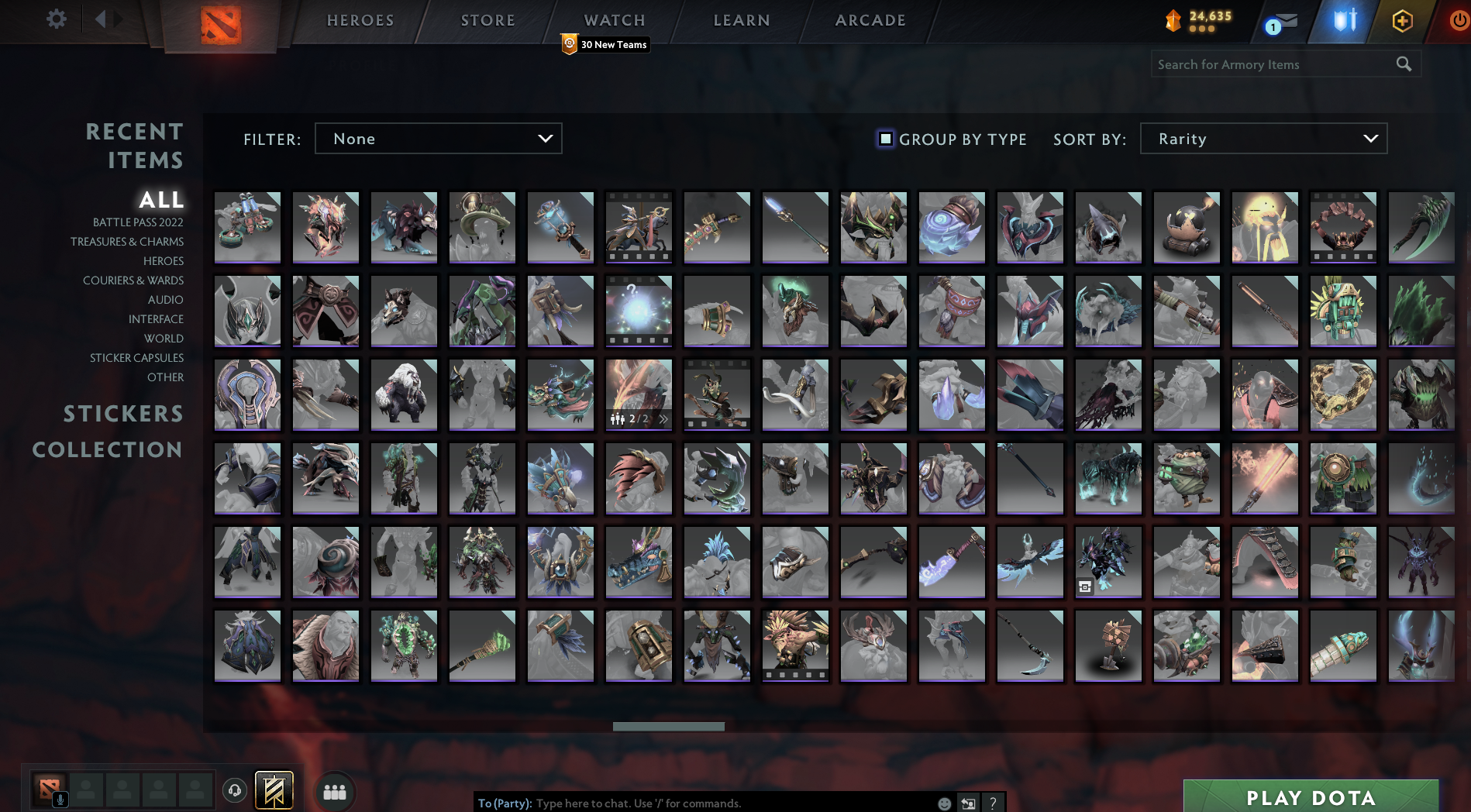The image size is (1471, 812).
Task: Open the settings gear menu
Action: (55, 19)
